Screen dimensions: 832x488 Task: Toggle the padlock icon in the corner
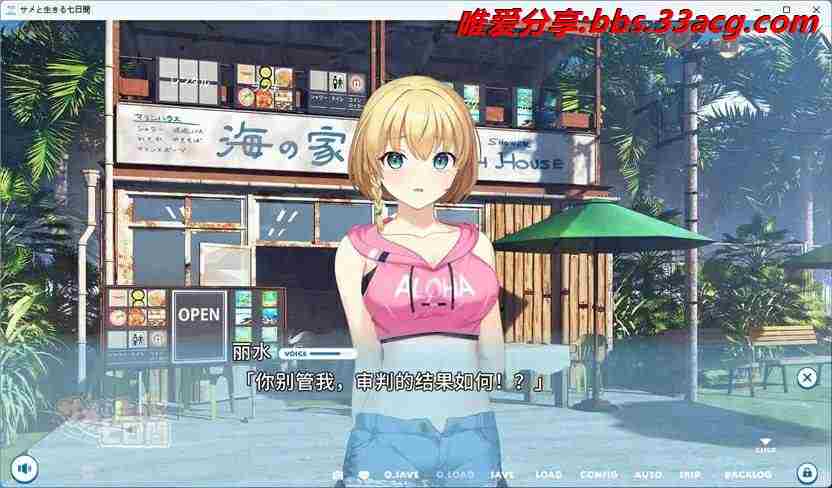point(806,472)
